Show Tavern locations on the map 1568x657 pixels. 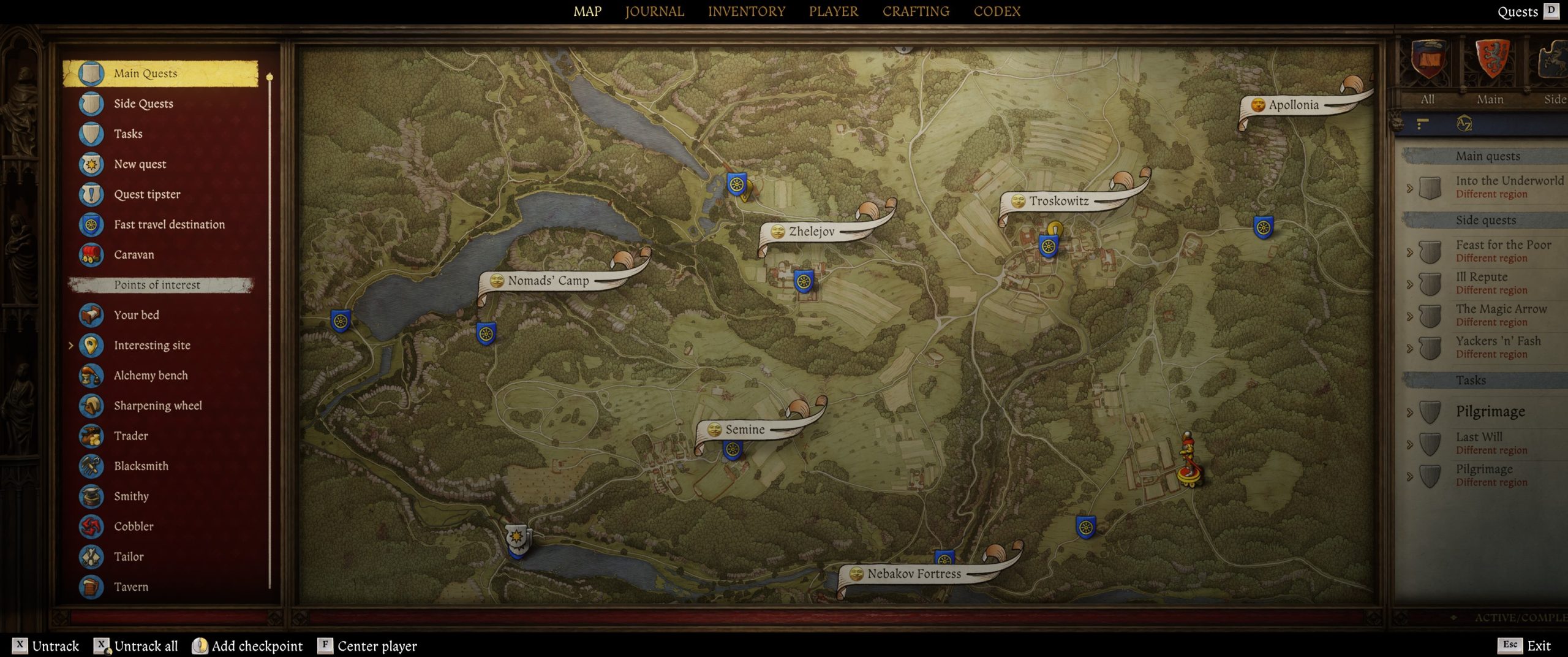(130, 587)
